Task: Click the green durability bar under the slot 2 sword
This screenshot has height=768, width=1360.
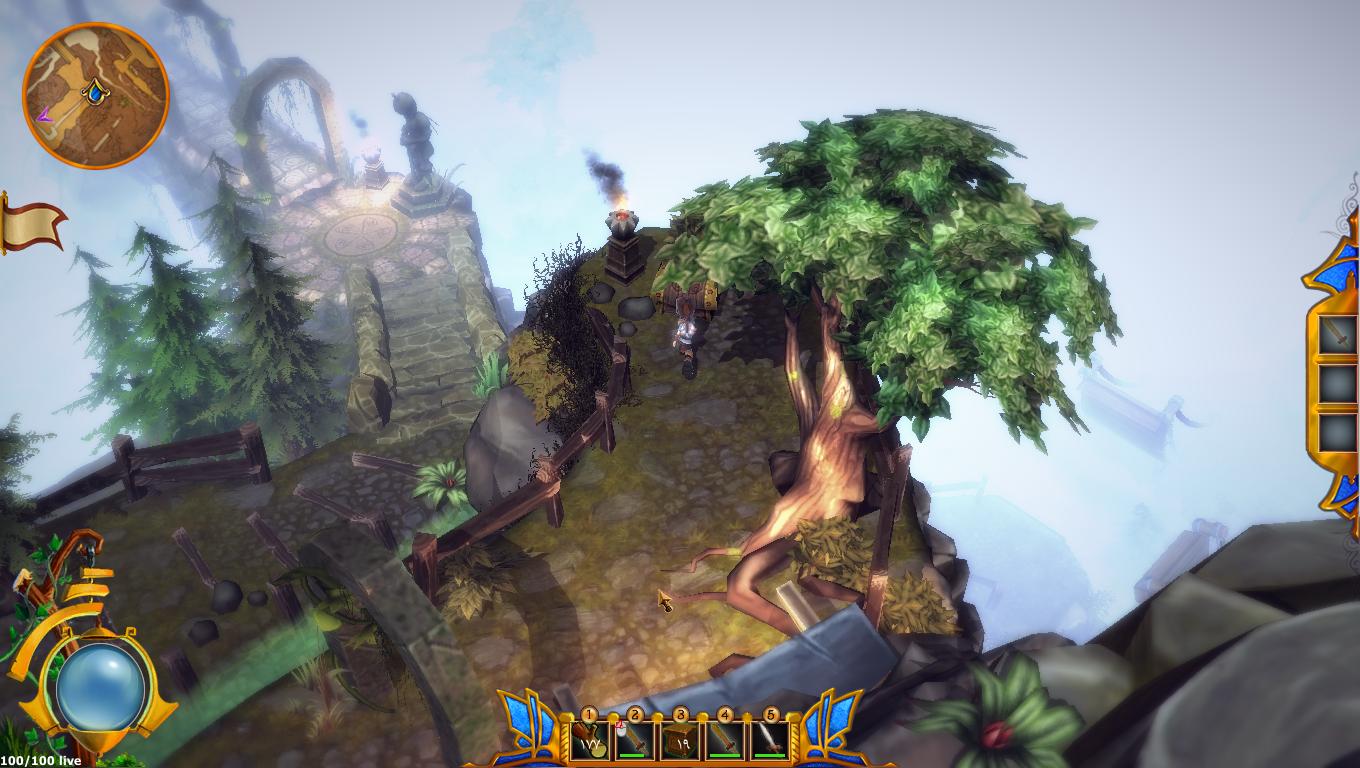Action: [633, 755]
